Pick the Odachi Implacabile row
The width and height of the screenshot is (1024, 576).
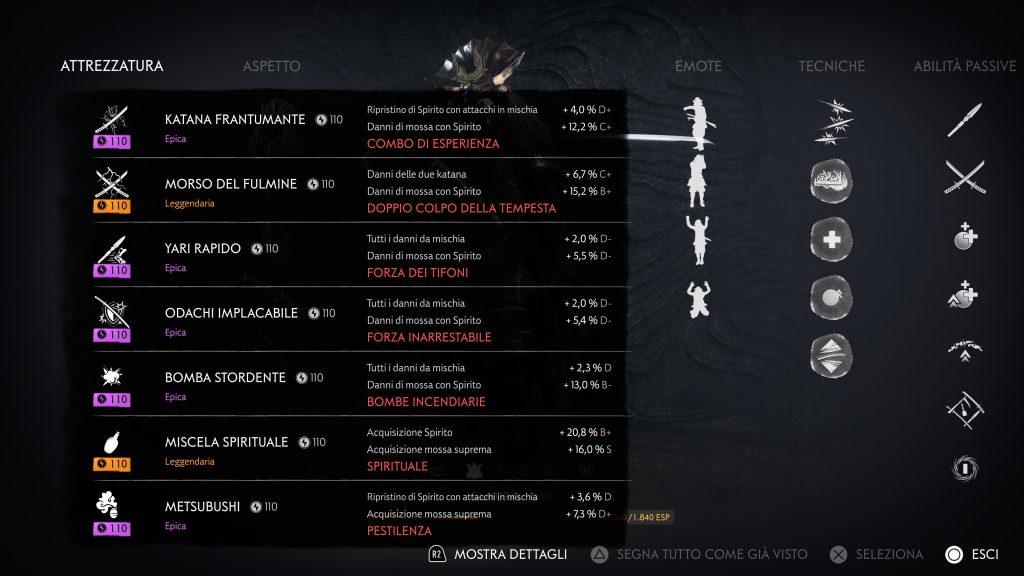[231, 313]
